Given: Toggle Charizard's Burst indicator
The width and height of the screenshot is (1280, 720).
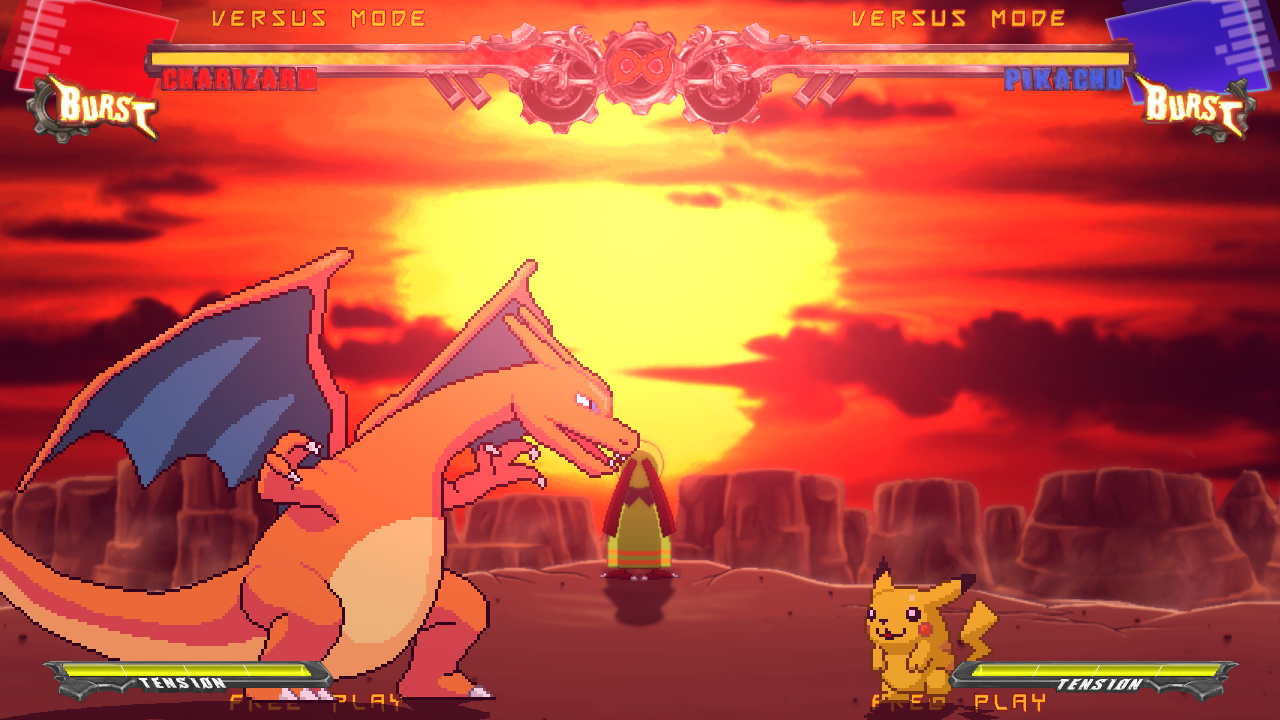Looking at the screenshot, I should [95, 103].
